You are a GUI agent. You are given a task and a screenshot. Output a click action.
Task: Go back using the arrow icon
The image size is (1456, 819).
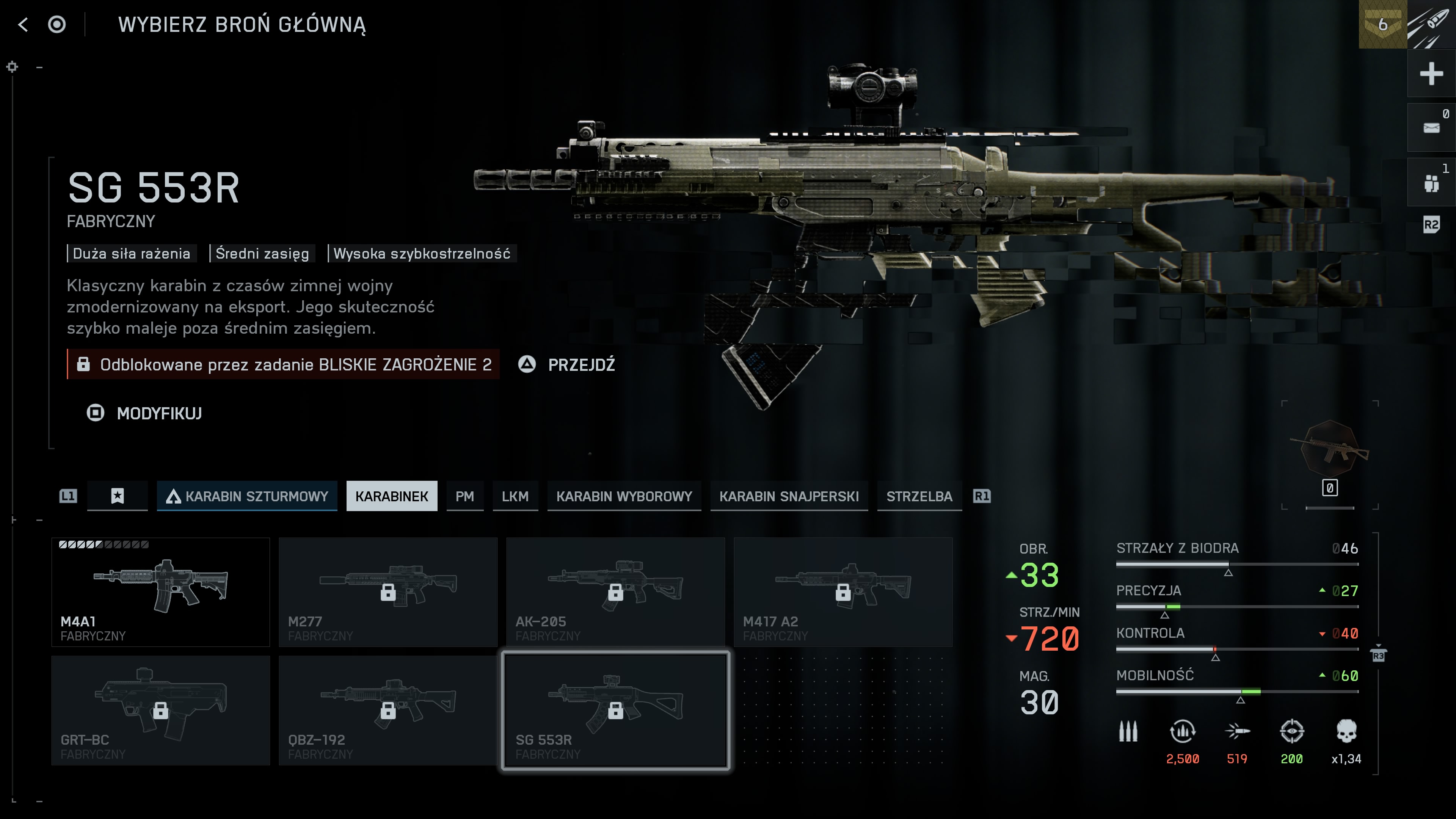click(23, 24)
